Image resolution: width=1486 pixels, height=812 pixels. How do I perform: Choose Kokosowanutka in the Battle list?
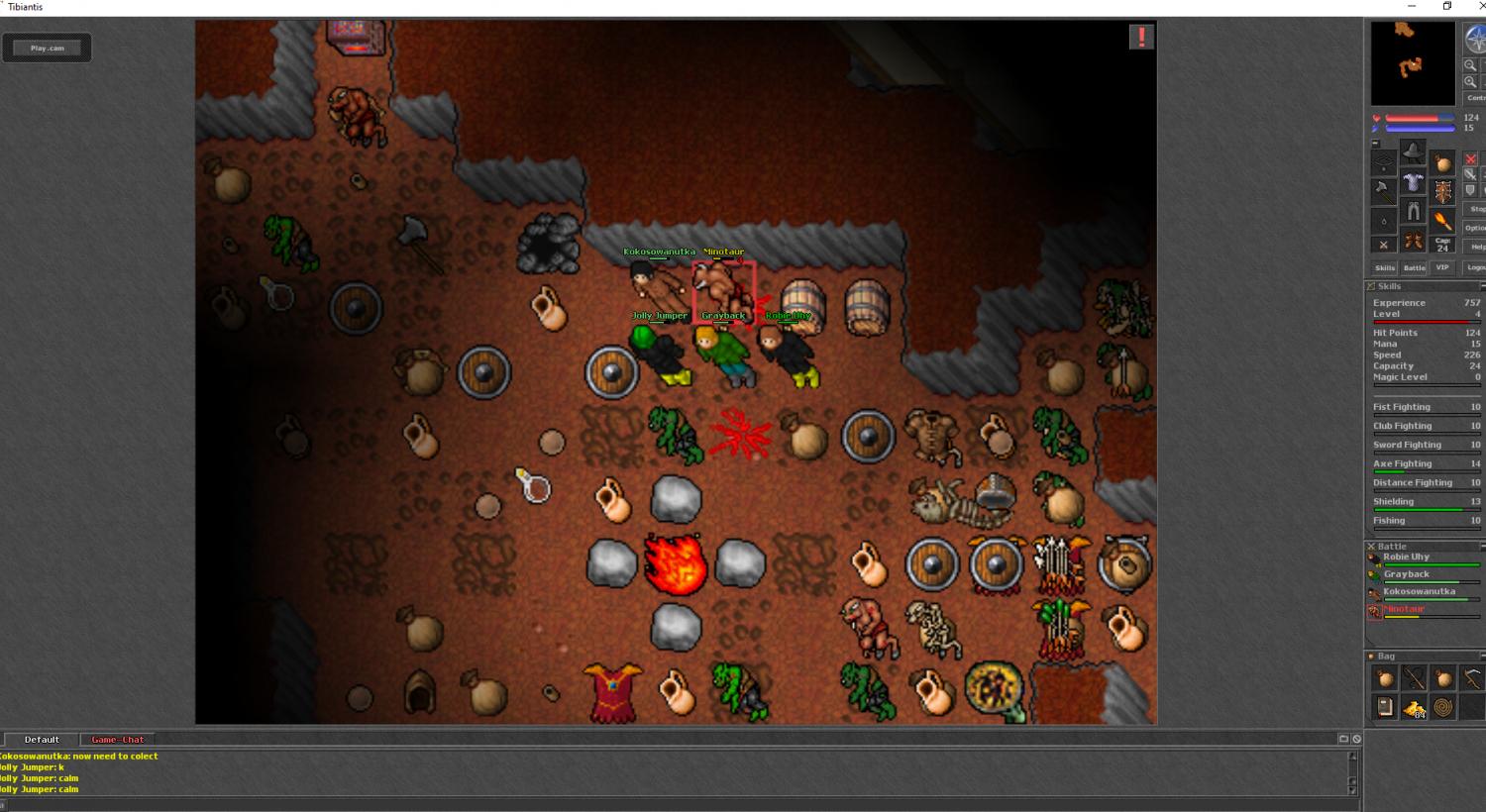1419,591
